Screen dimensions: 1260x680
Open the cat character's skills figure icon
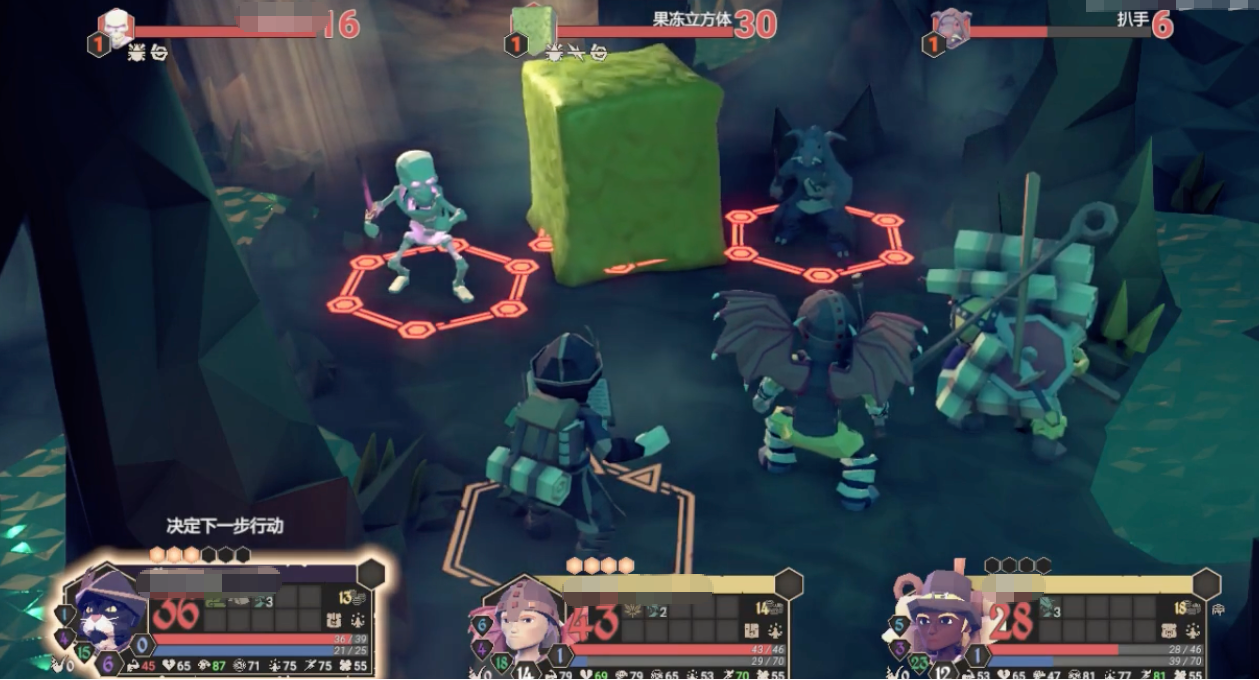click(358, 621)
